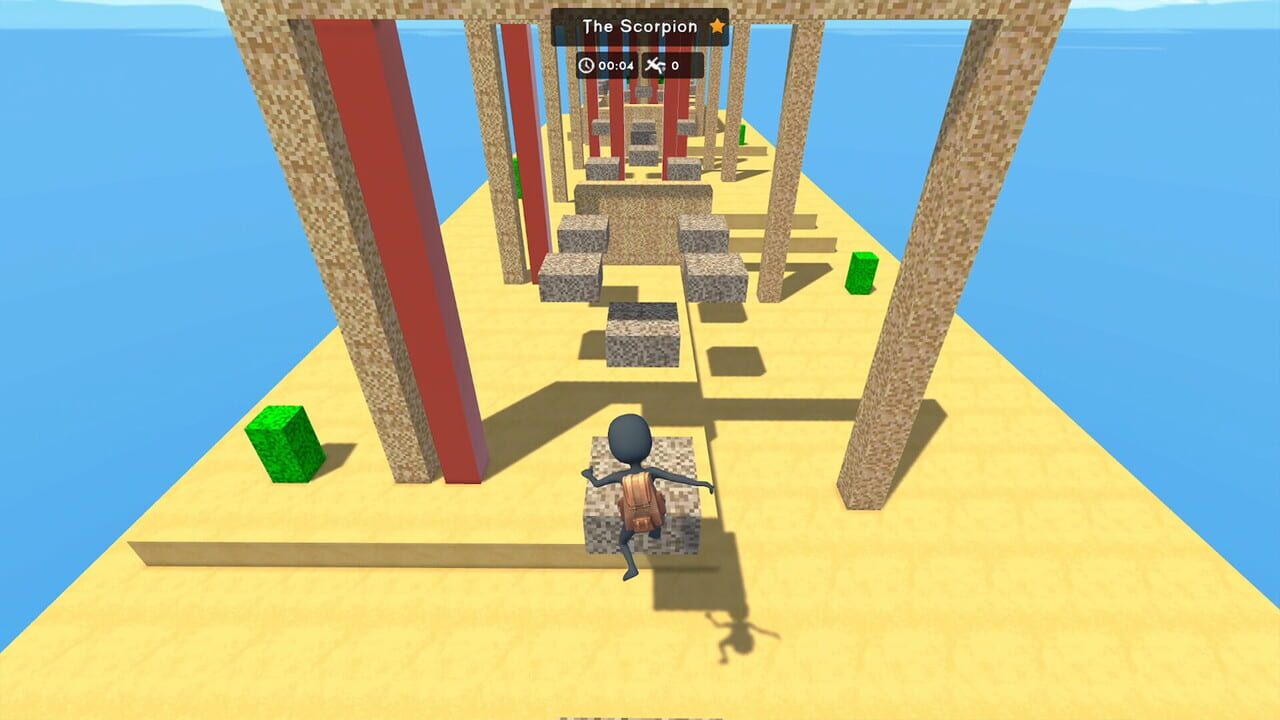Click the falling-figure icon on the fall counter
Viewport: 1280px width, 720px height.
(656, 62)
